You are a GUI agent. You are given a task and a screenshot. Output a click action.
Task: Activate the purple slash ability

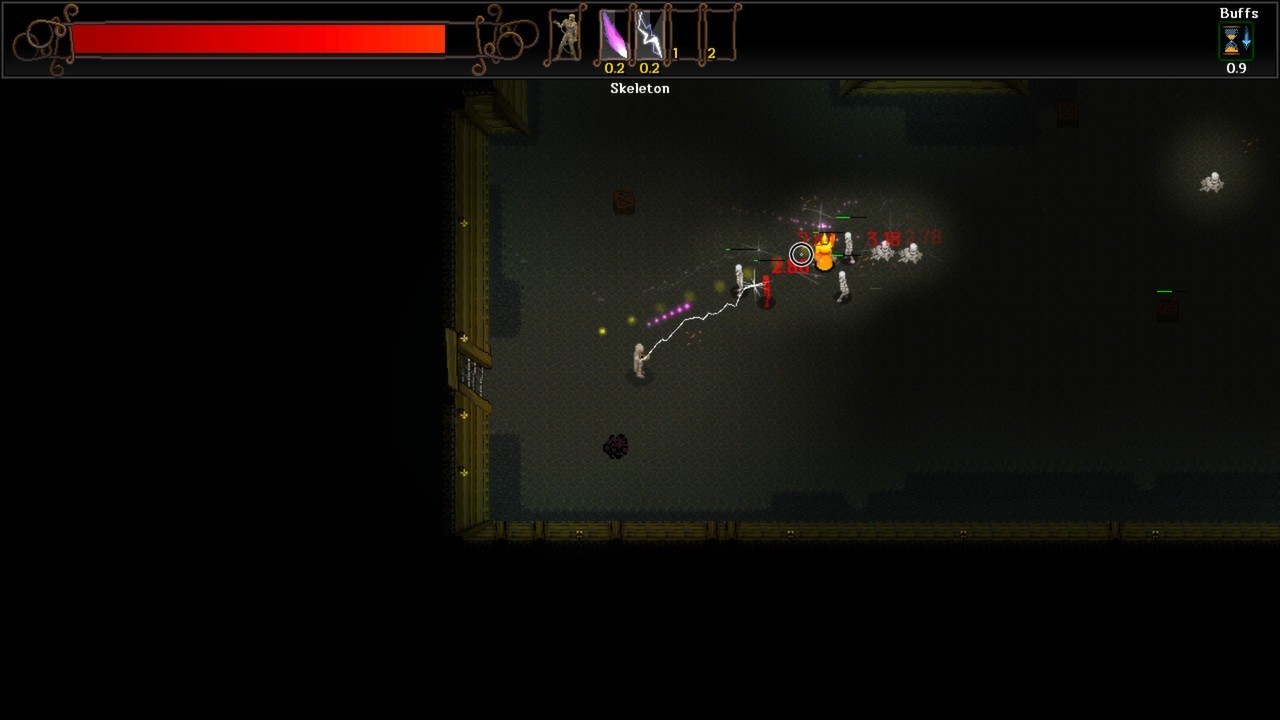point(613,36)
